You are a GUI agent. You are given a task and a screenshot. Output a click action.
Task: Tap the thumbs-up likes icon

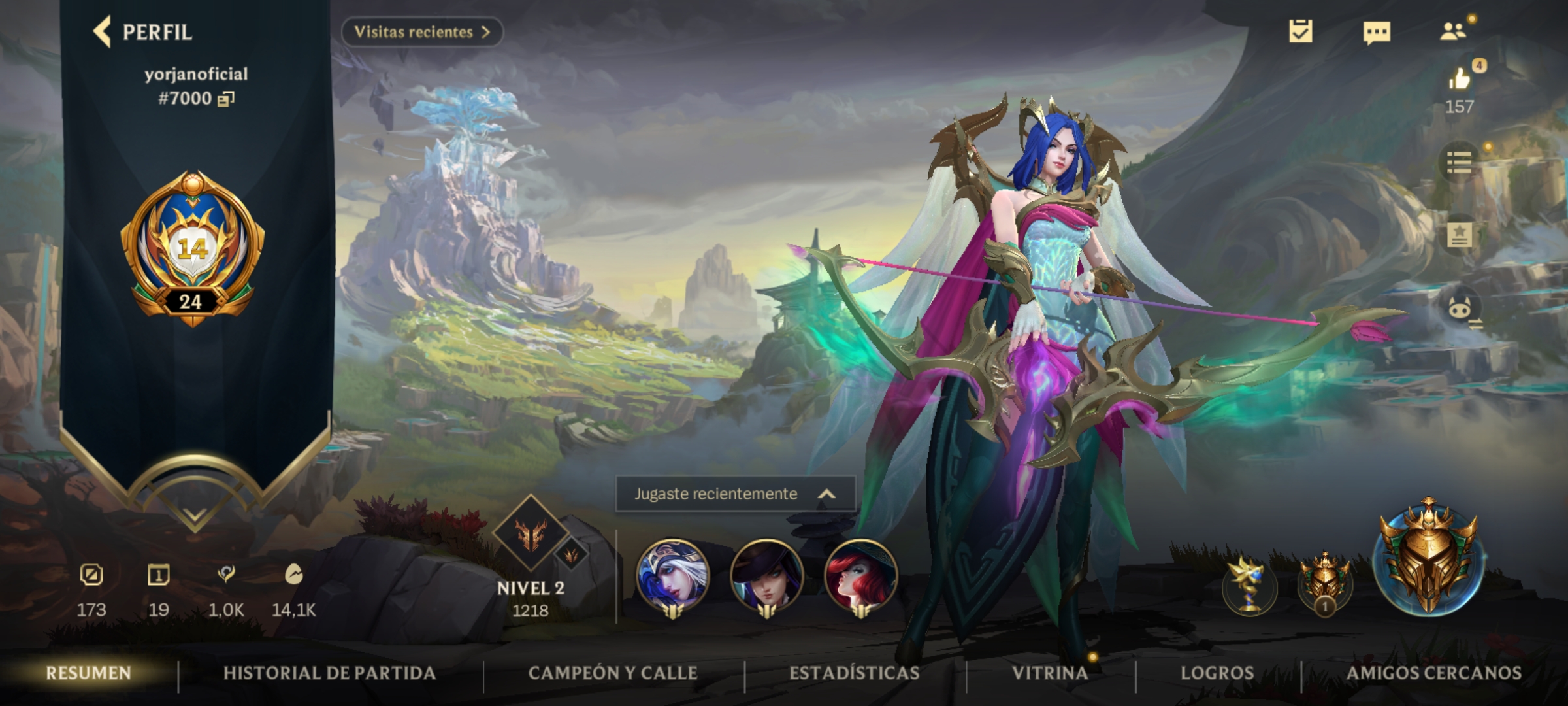pyautogui.click(x=1460, y=79)
